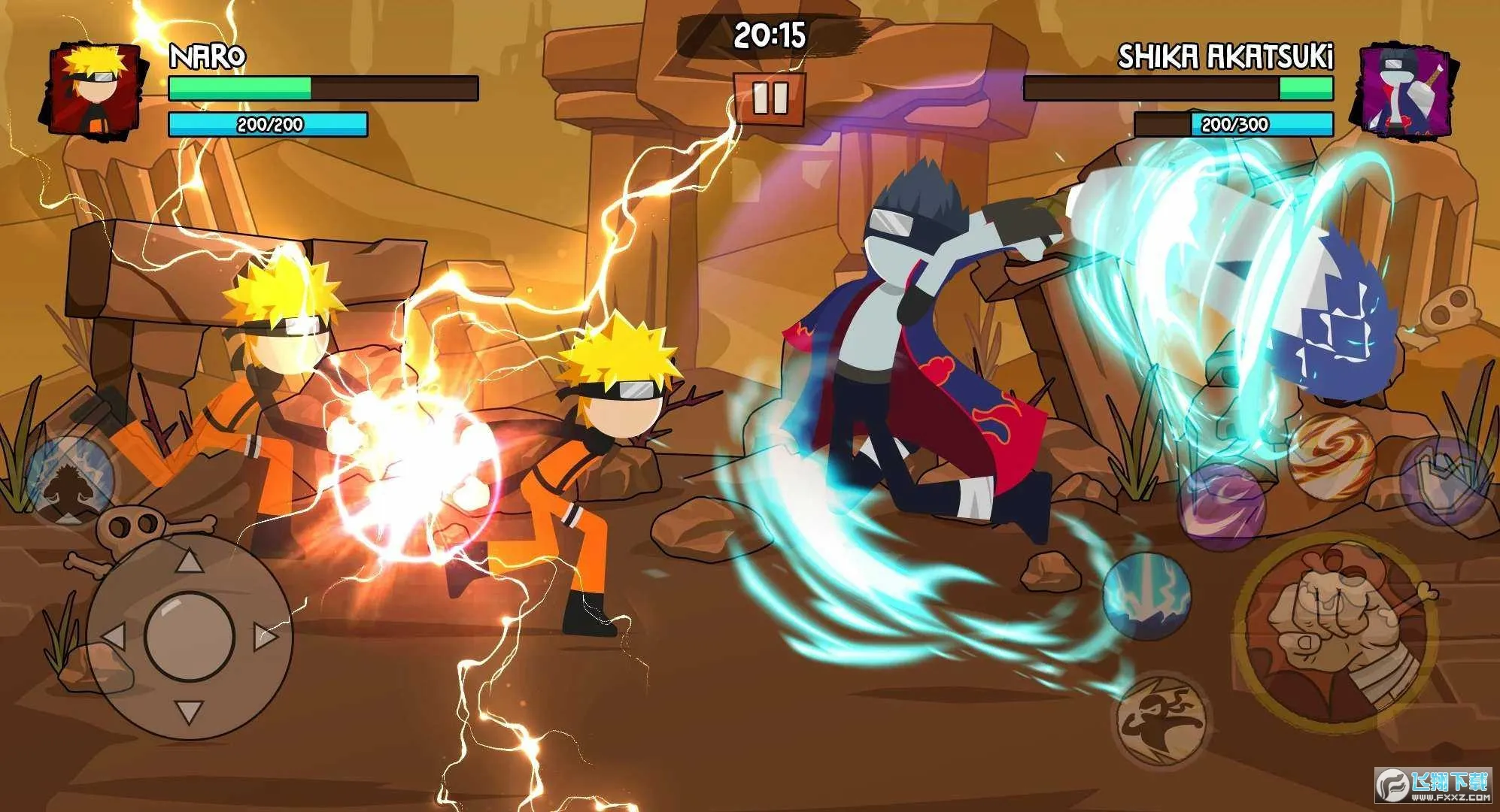Open the fxxz.com watermark logo
This screenshot has height=812, width=1500.
click(1434, 786)
